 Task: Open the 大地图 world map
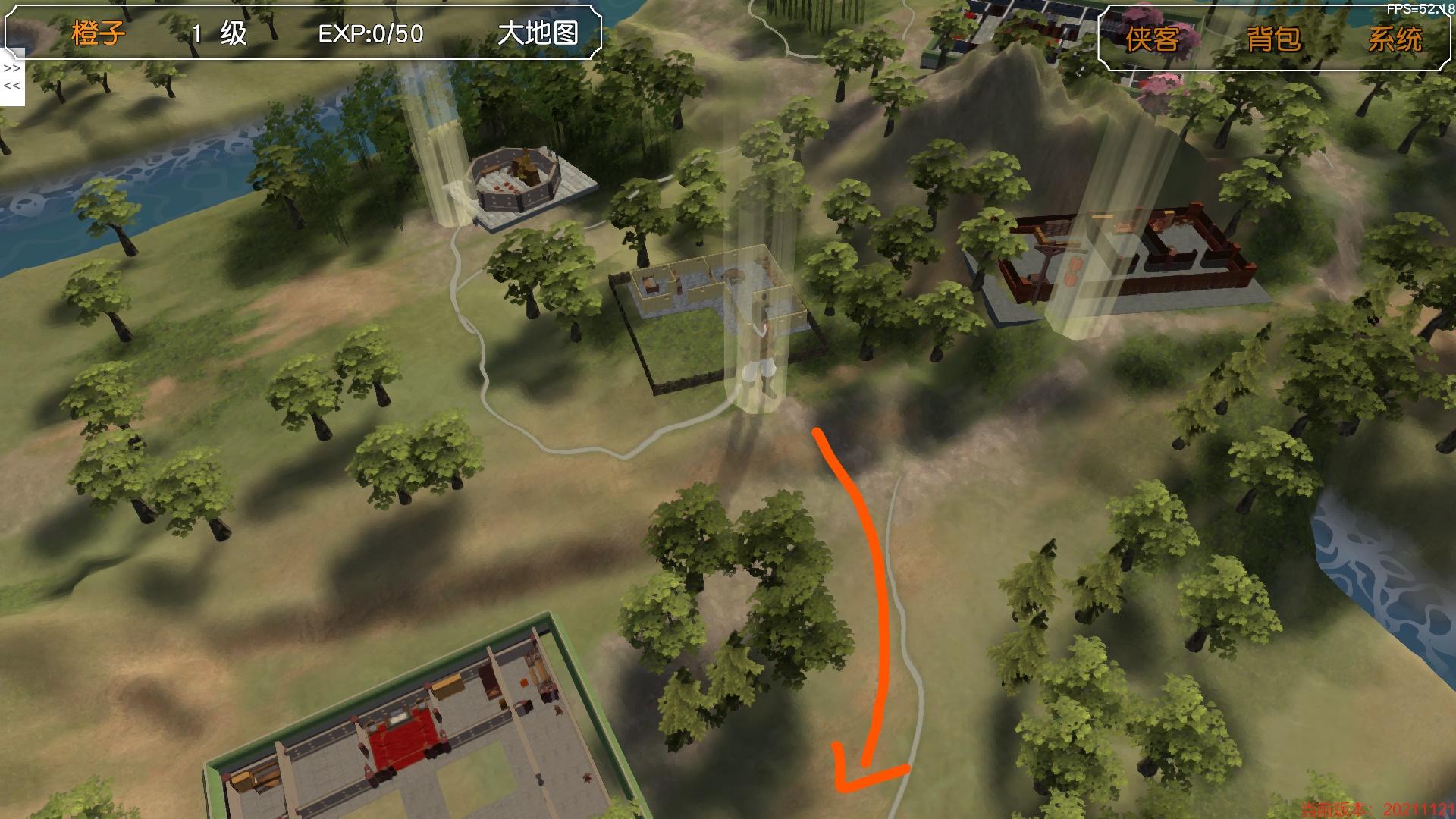tap(538, 33)
